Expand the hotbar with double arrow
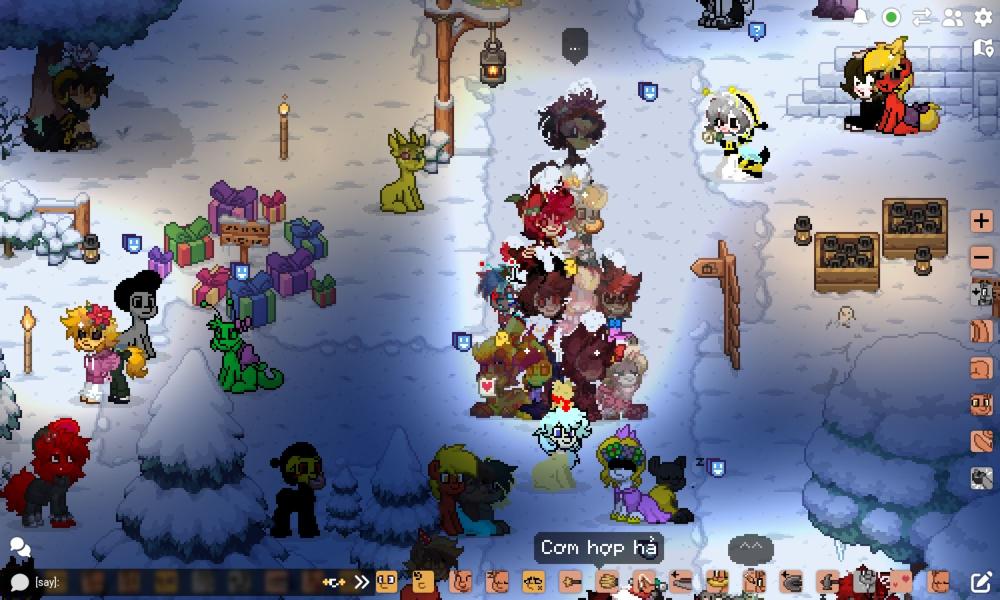The height and width of the screenshot is (600, 1000). point(361,582)
